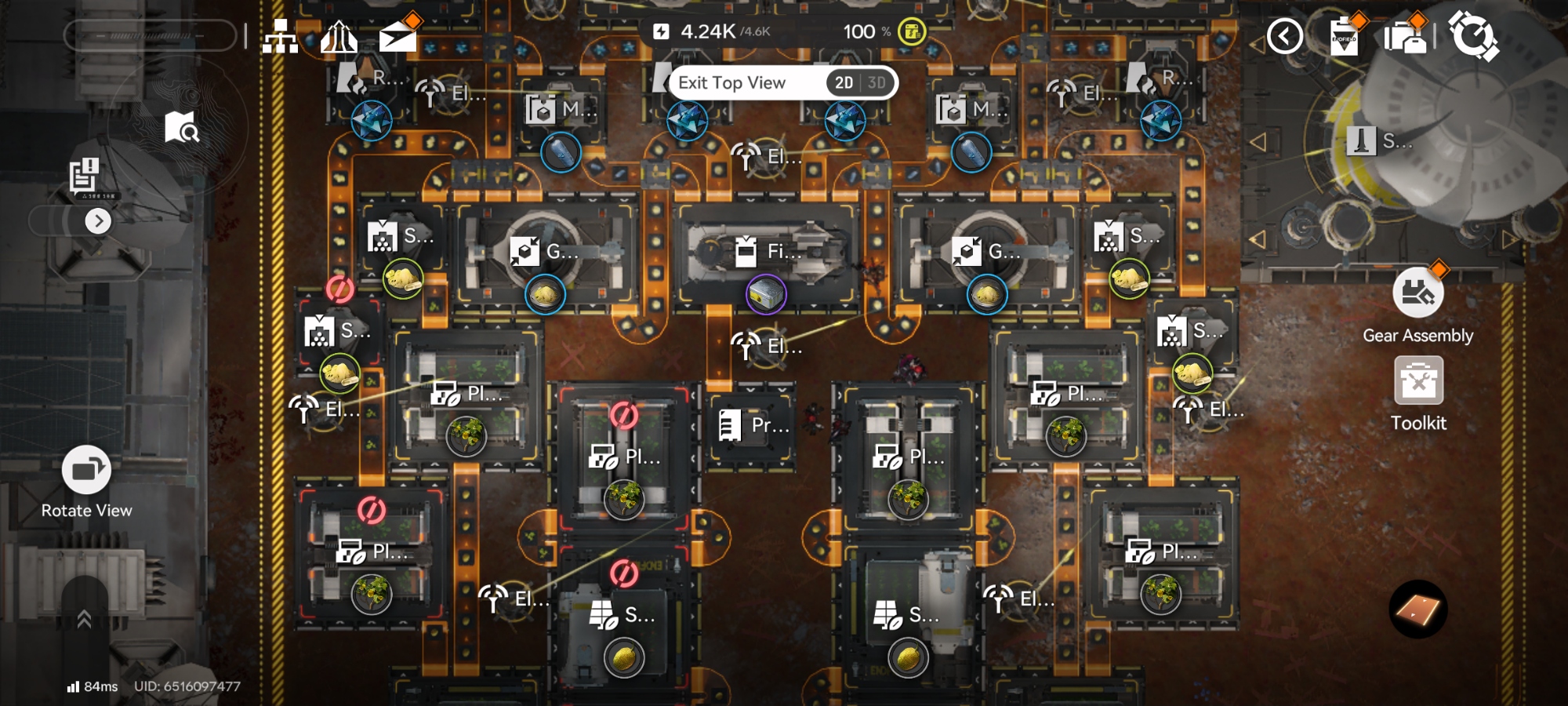This screenshot has width=1568, height=706.
Task: Click the yellow battery icon beside 100%
Action: coord(911,32)
